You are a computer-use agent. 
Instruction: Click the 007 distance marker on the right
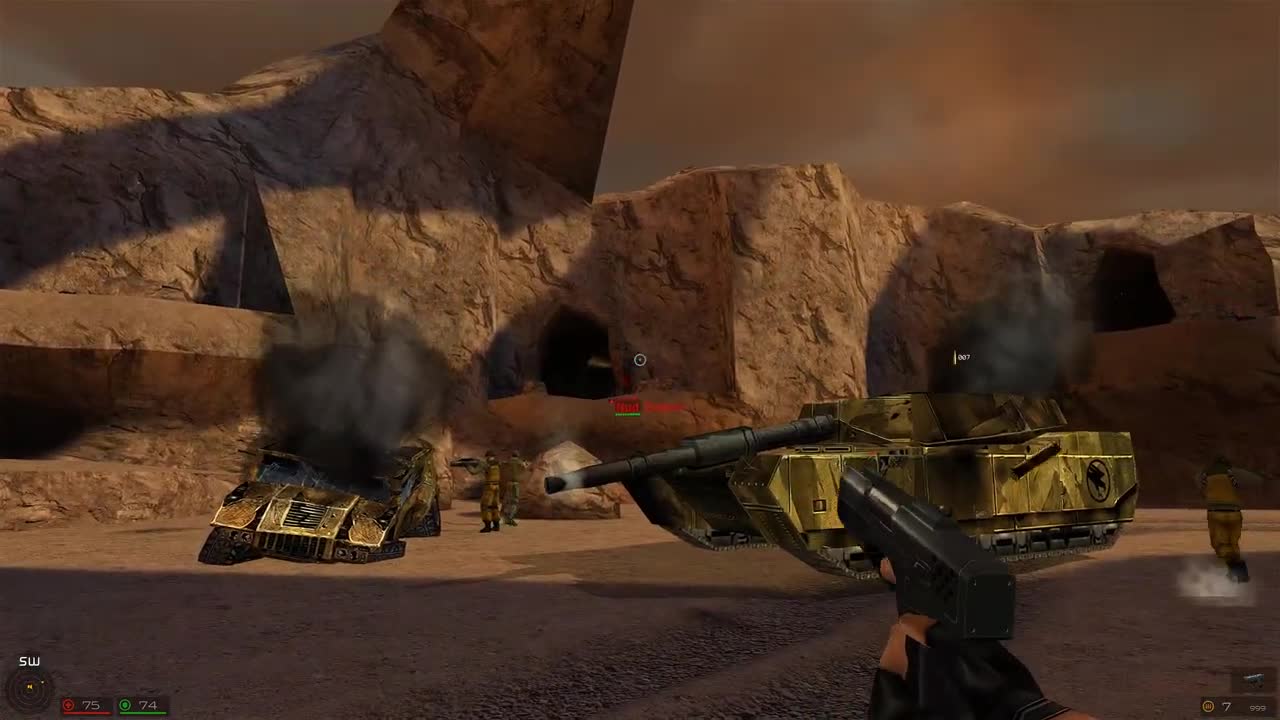(963, 357)
